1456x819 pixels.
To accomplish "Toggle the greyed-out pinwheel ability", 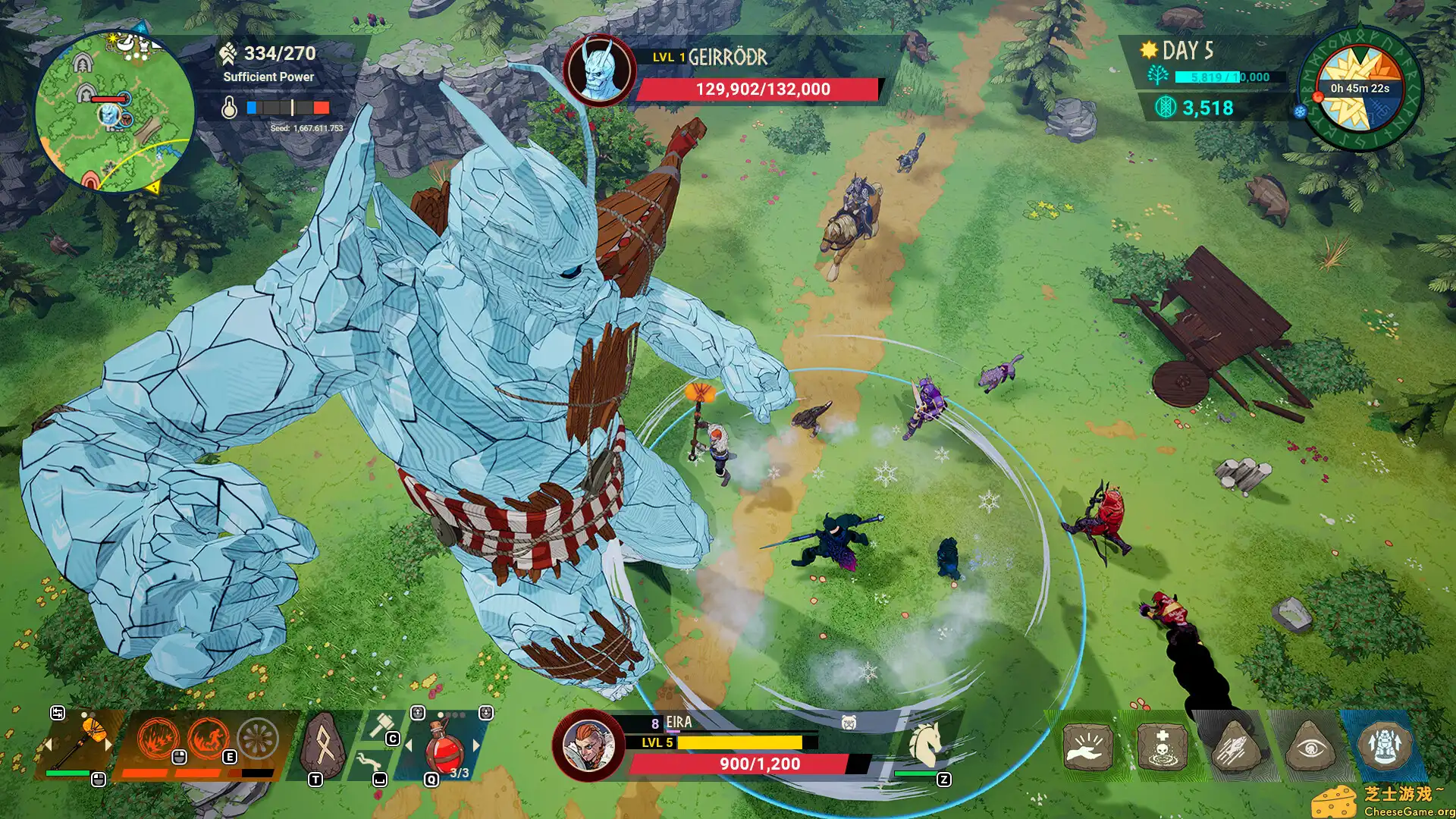I will pyautogui.click(x=258, y=738).
